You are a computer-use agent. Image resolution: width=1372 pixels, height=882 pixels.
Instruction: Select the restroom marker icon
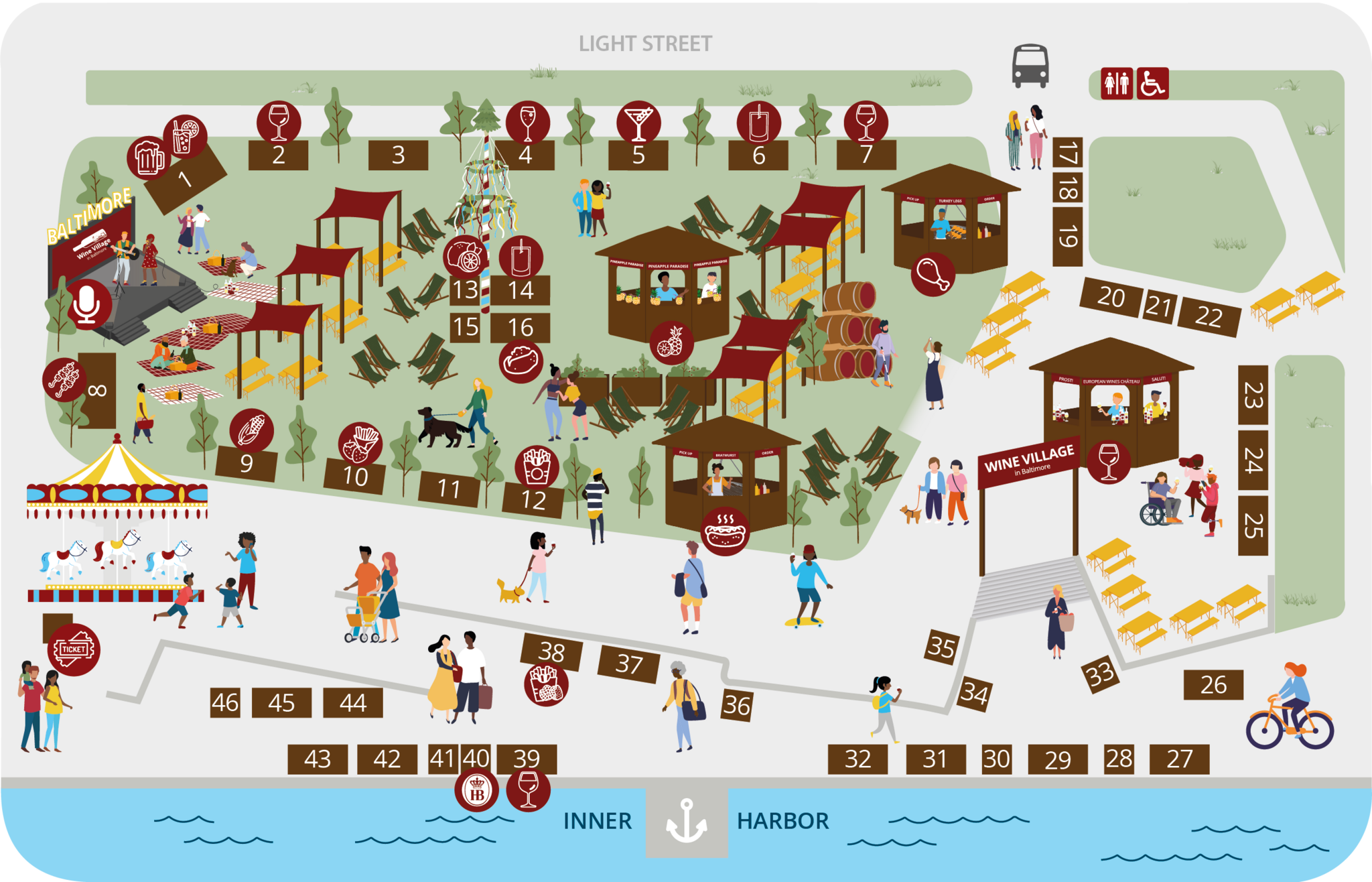(x=1116, y=84)
